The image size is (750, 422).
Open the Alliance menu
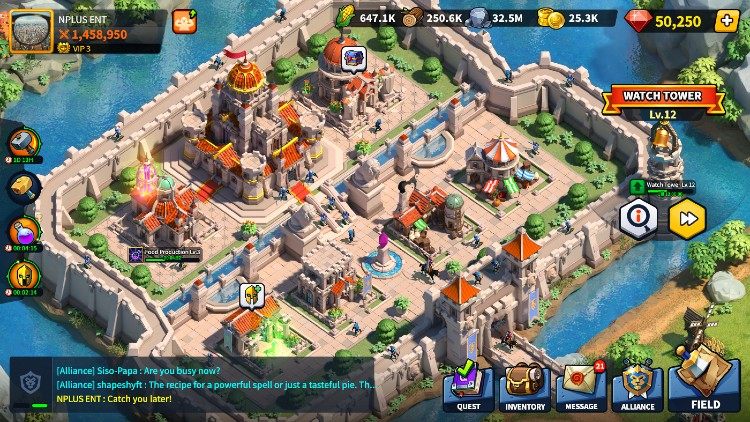(x=638, y=385)
